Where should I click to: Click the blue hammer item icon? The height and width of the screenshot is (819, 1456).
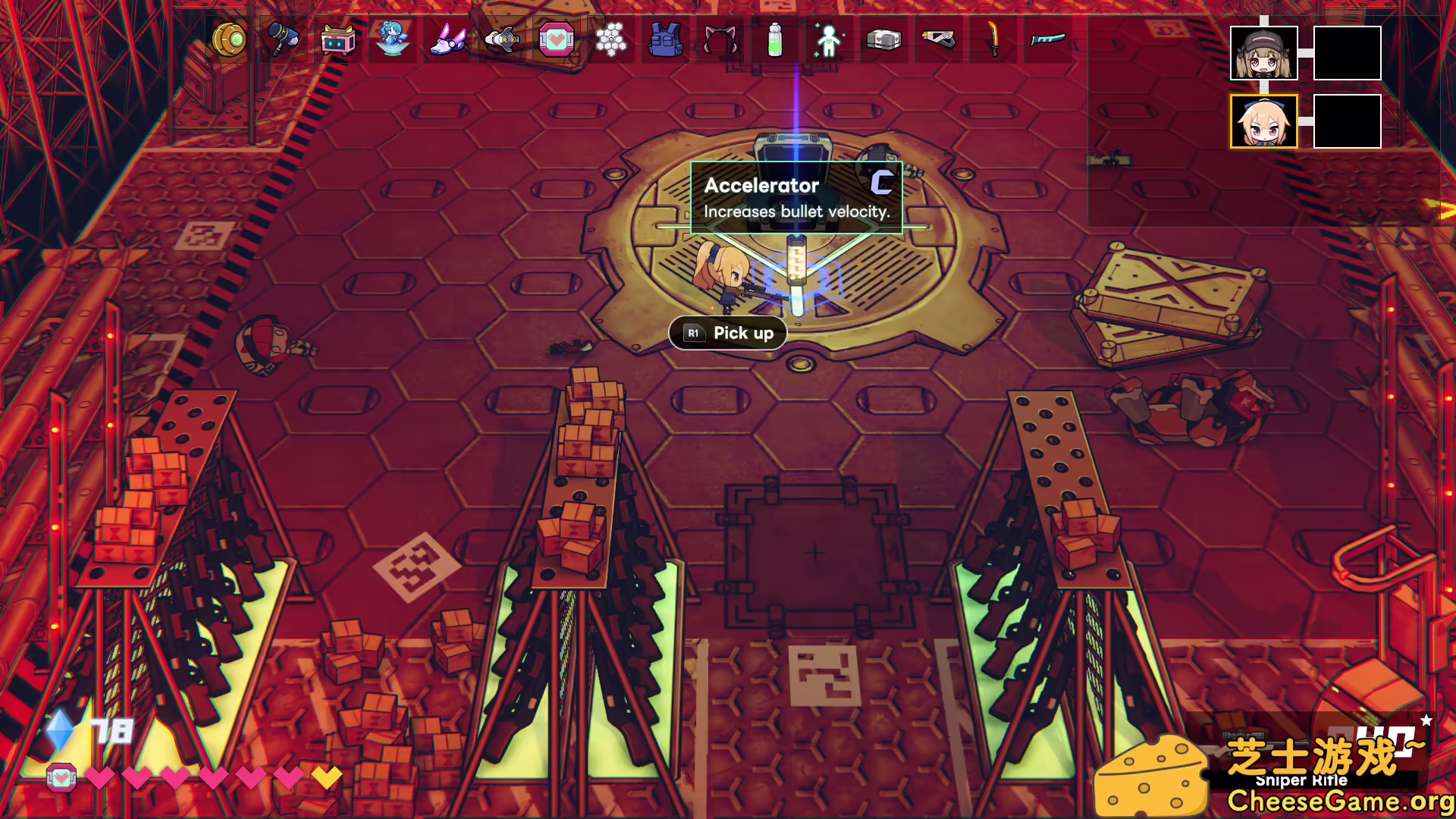click(x=283, y=39)
